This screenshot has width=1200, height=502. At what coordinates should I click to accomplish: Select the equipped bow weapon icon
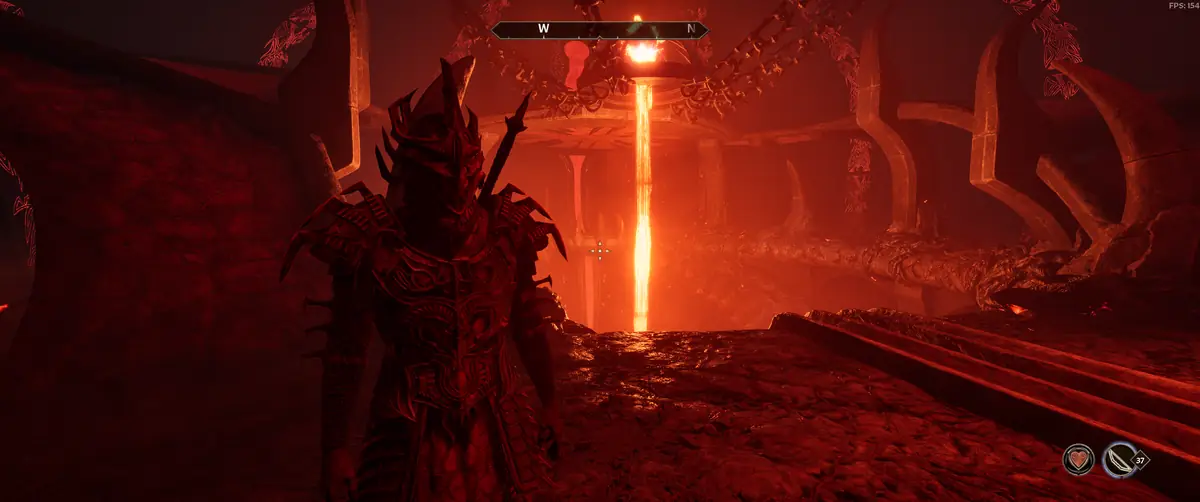point(1119,460)
